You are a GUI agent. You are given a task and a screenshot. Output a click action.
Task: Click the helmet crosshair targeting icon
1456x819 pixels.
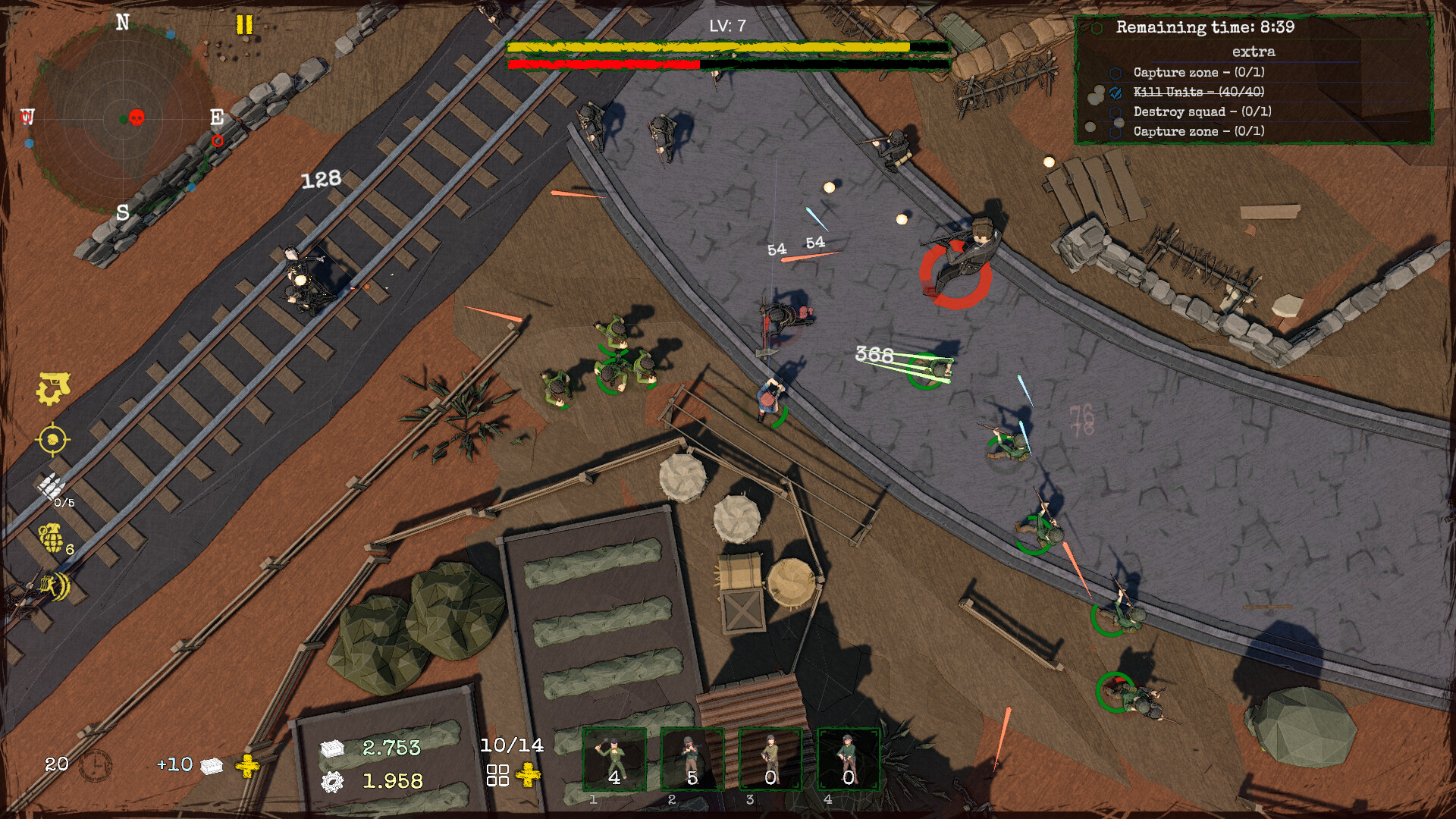pyautogui.click(x=52, y=440)
